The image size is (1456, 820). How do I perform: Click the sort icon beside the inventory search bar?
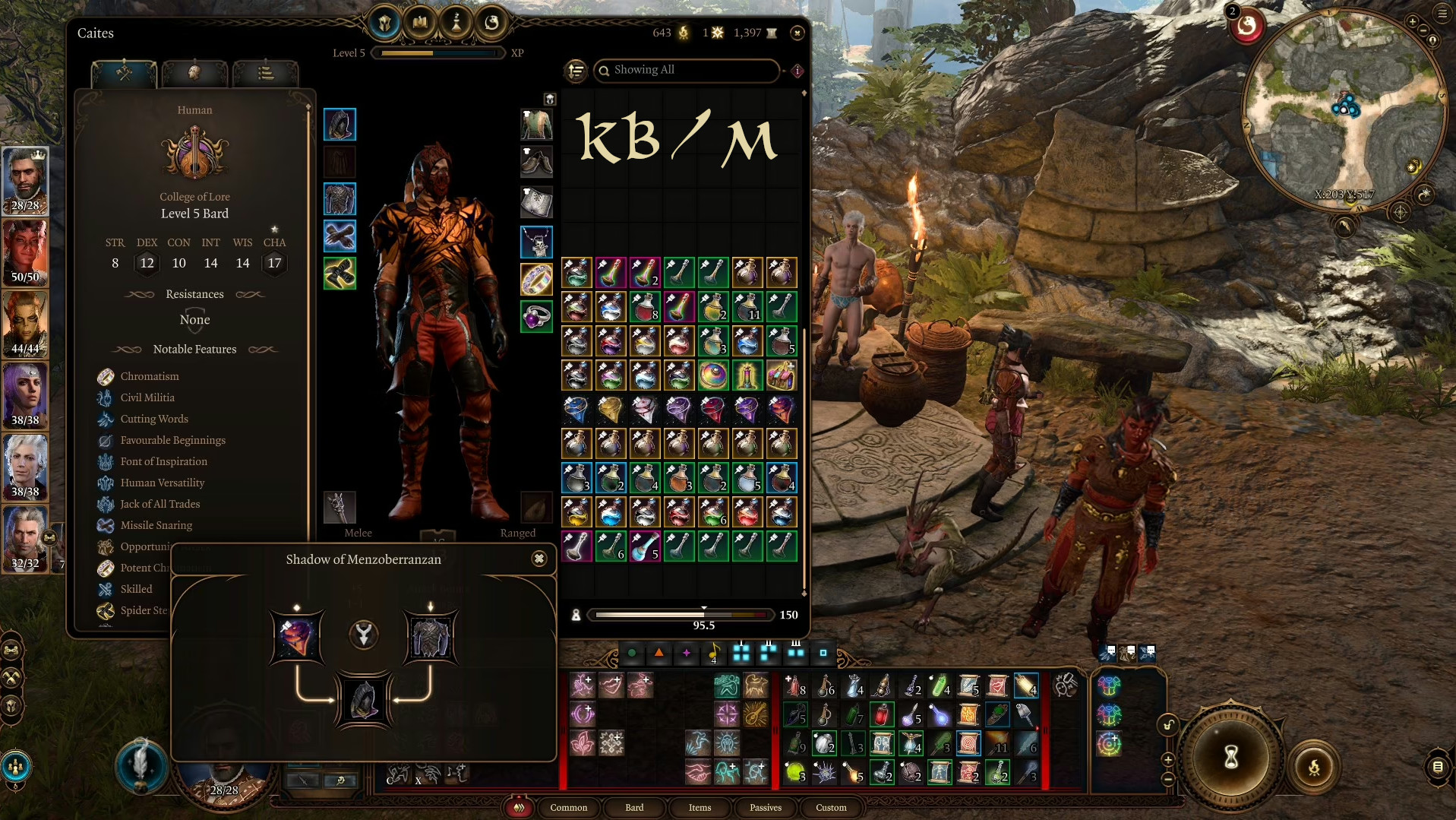576,71
